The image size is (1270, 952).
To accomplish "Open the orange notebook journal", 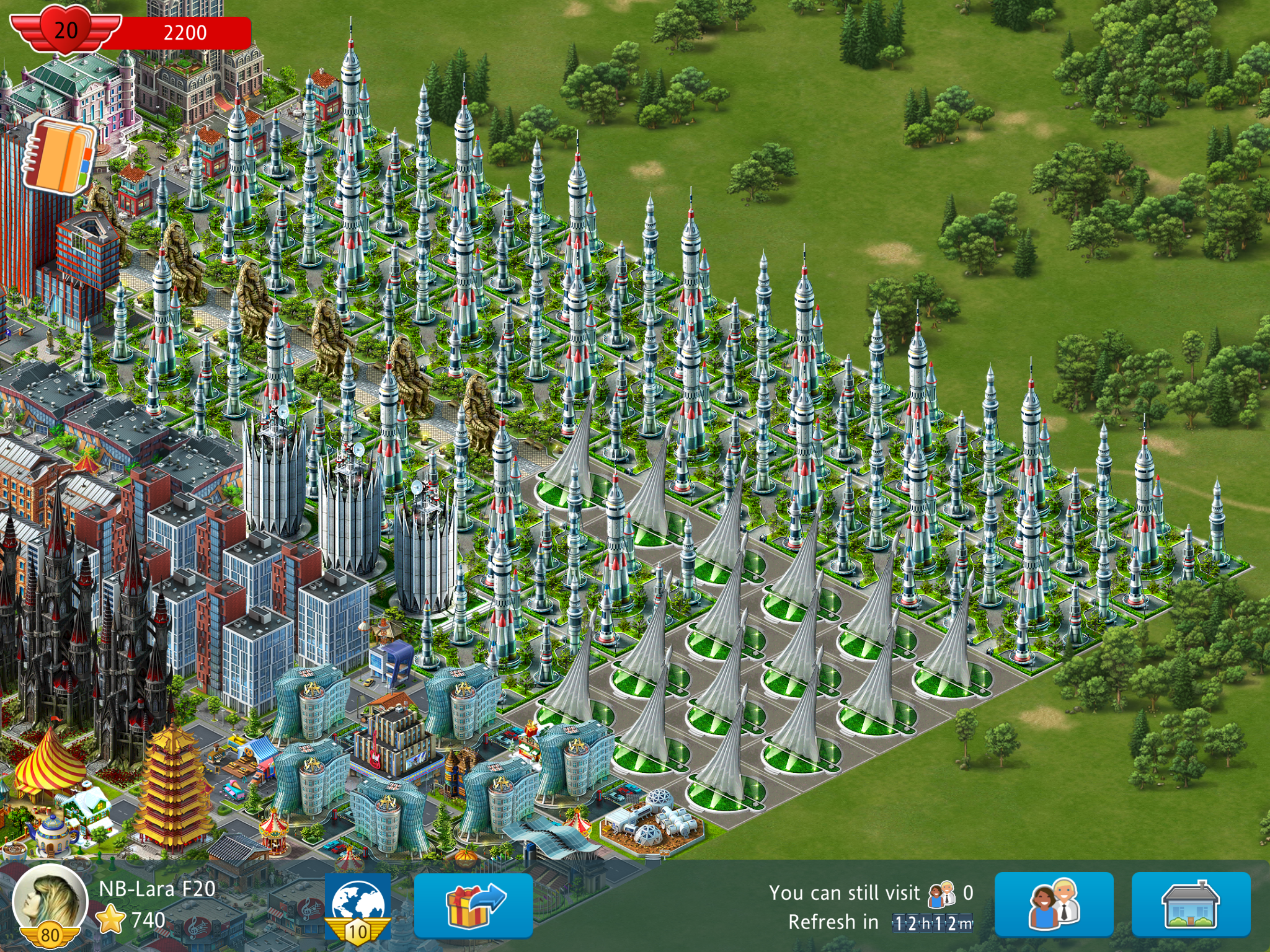I will (60, 155).
